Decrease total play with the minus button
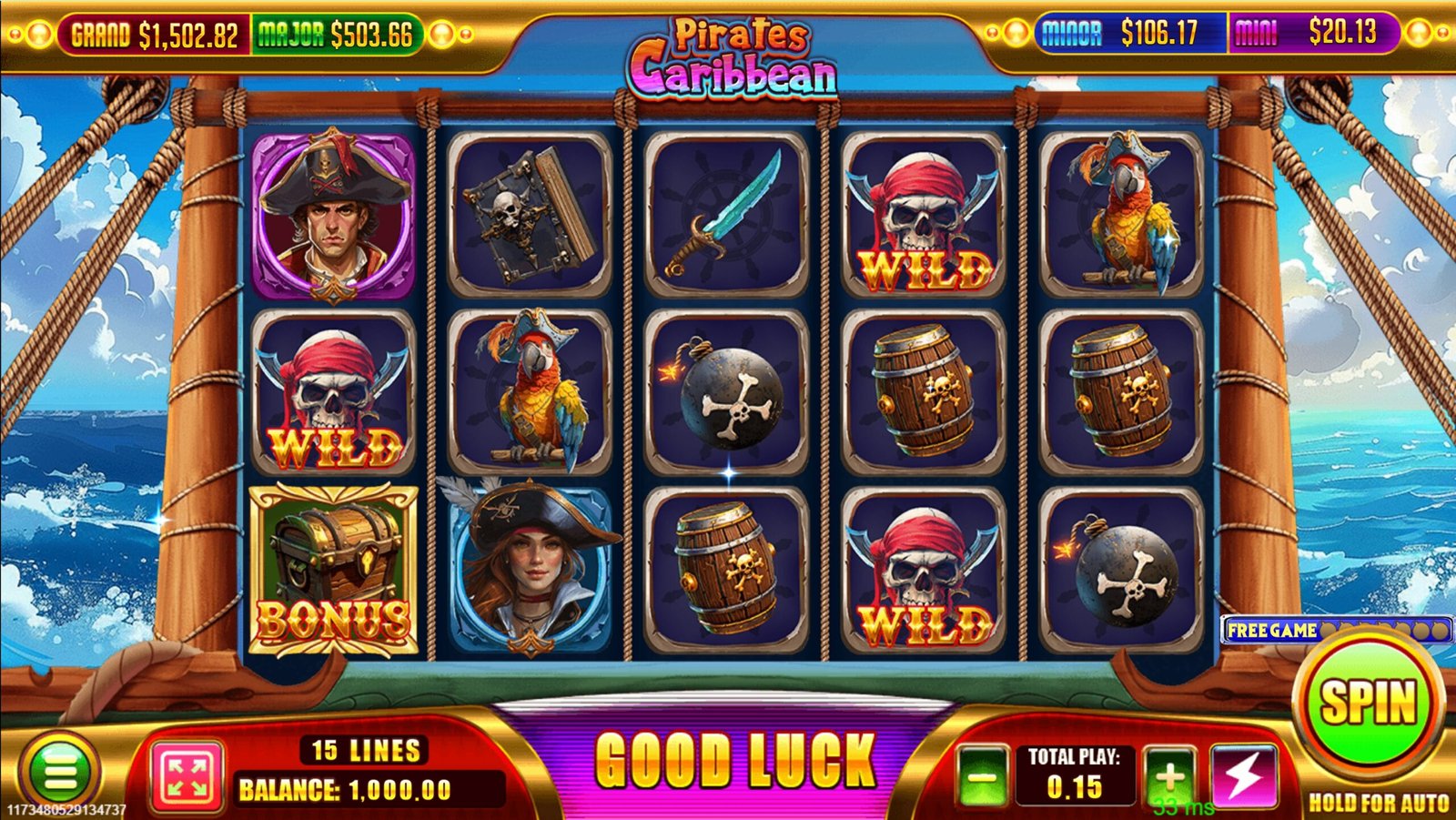Viewport: 1456px width, 820px height. 981,778
